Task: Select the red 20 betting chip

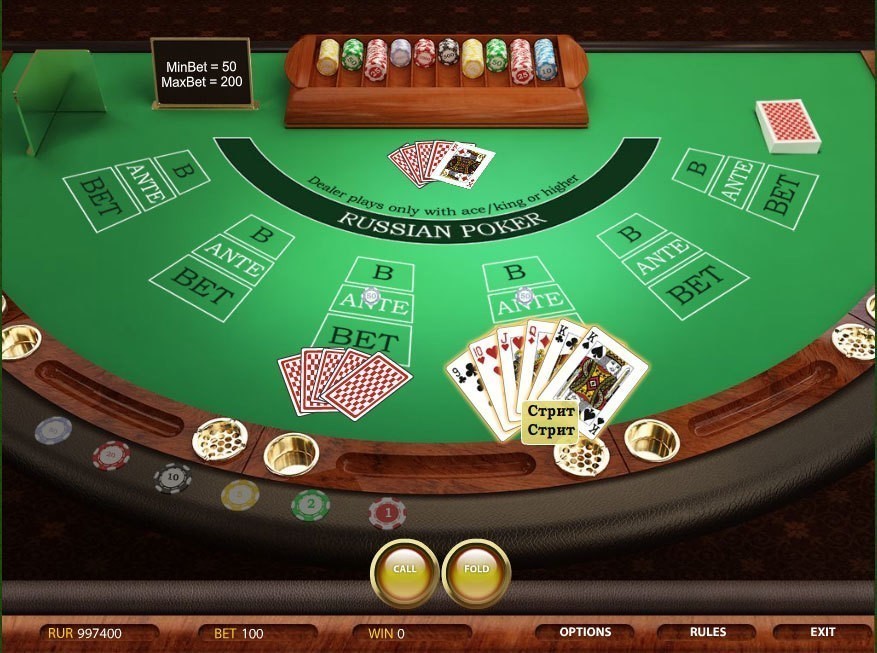Action: (x=111, y=455)
